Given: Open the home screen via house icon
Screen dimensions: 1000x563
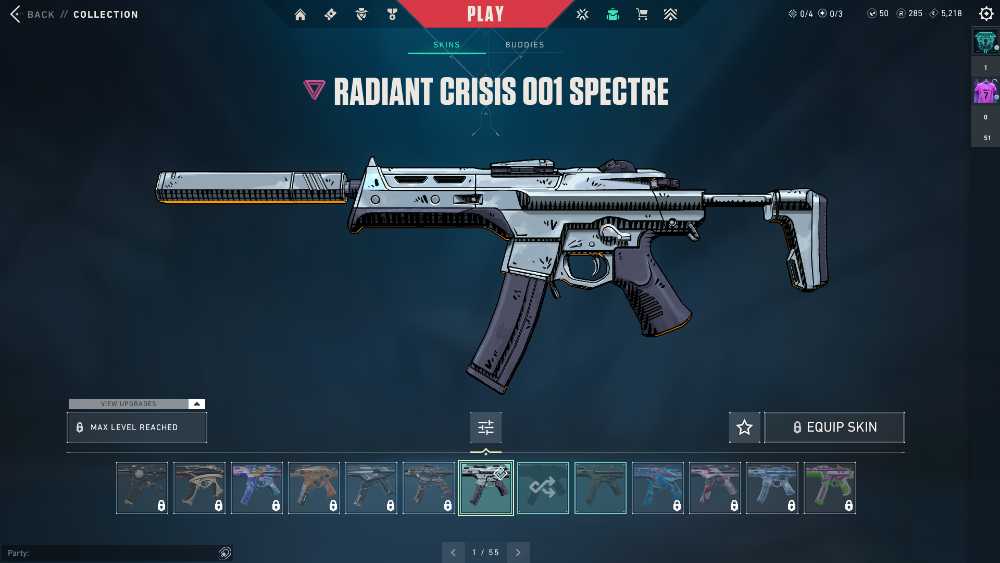Looking at the screenshot, I should [x=300, y=15].
